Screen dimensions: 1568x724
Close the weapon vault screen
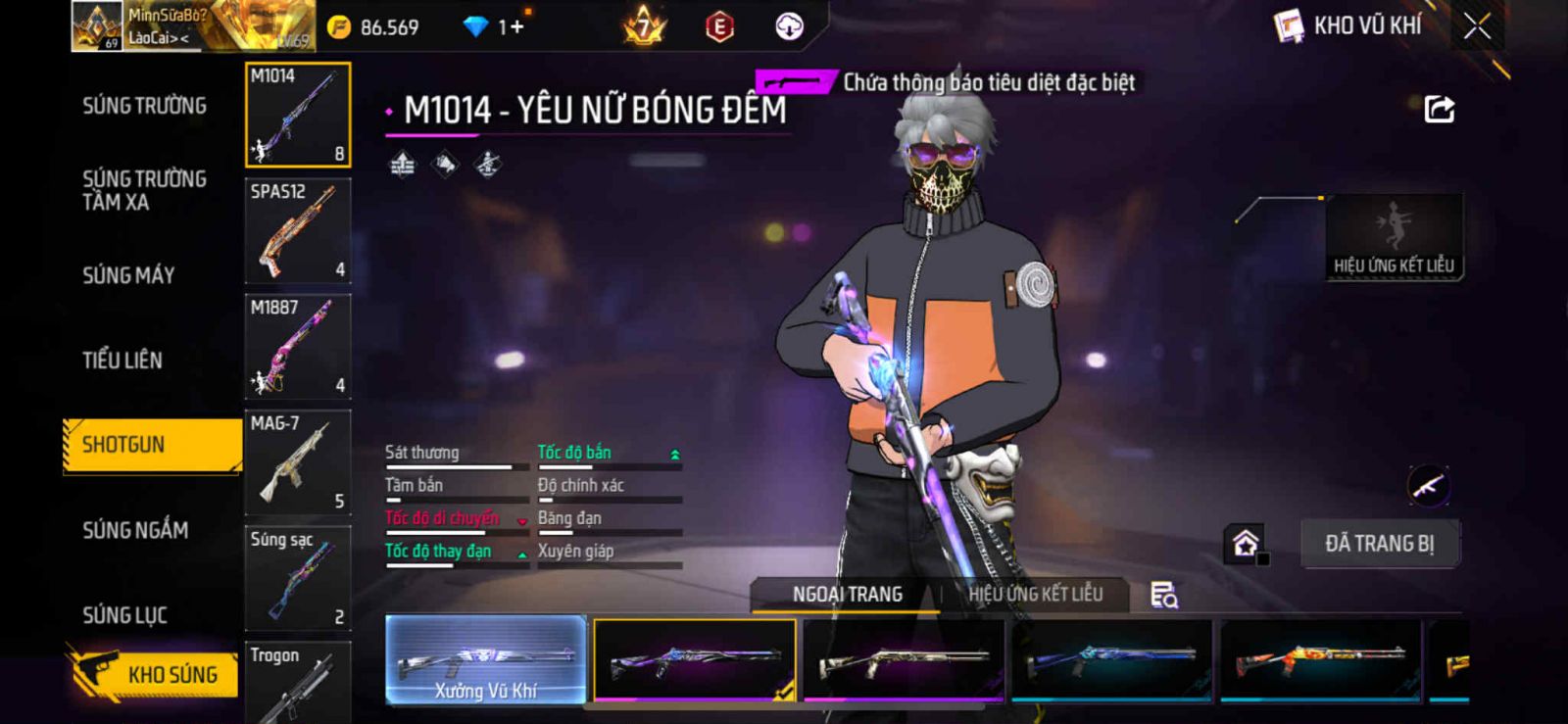[1477, 26]
